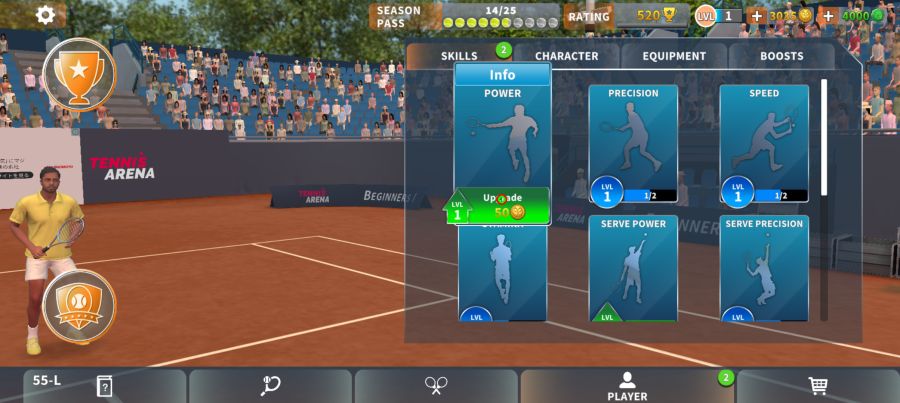Add more gold coins with the plus button
The image size is (900, 403).
click(757, 16)
